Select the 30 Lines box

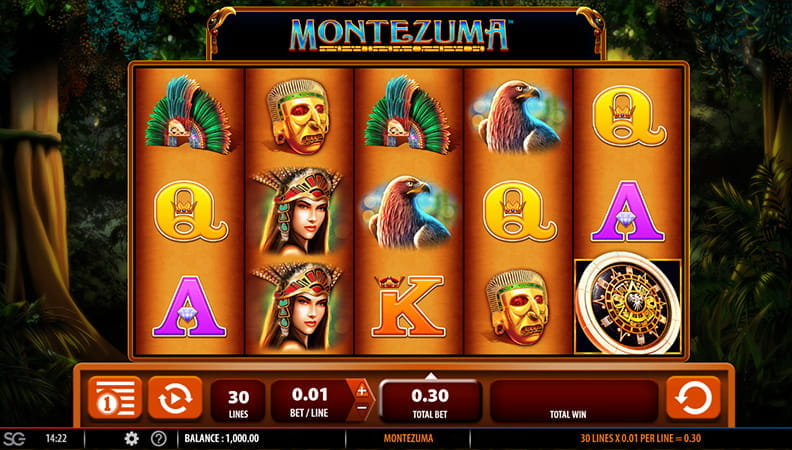pos(238,400)
